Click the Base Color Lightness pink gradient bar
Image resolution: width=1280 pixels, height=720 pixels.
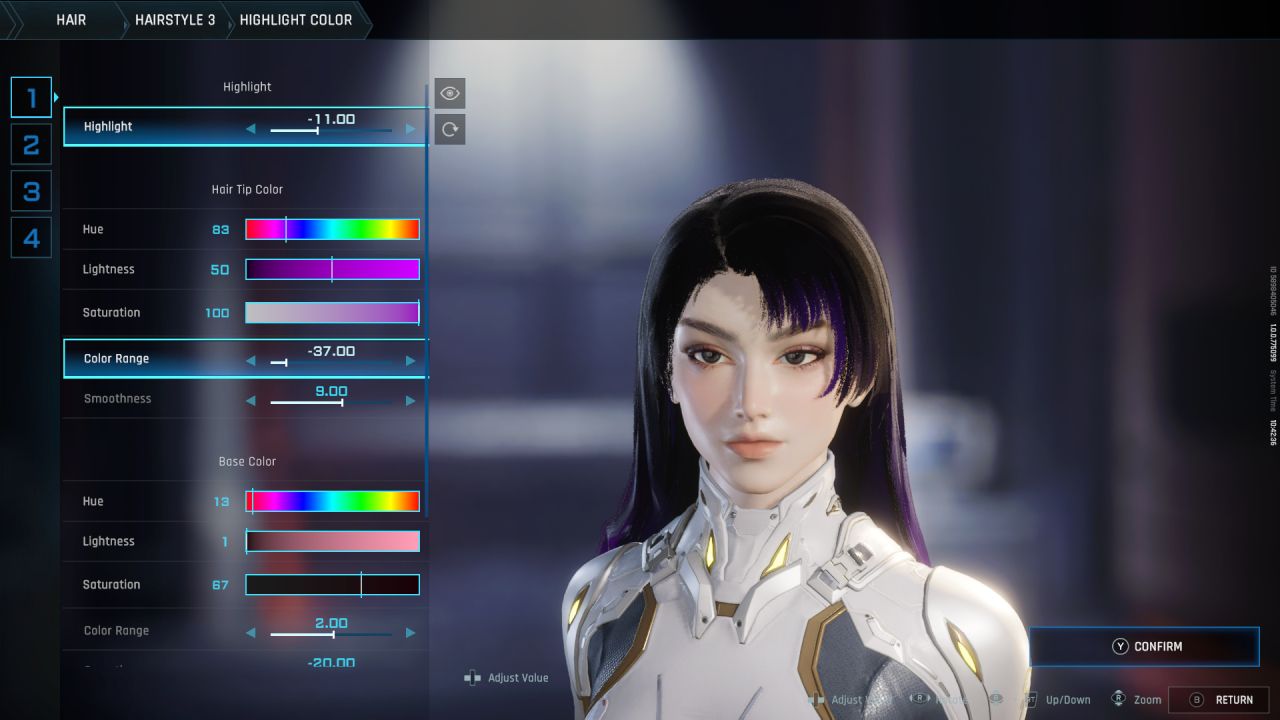[332, 541]
